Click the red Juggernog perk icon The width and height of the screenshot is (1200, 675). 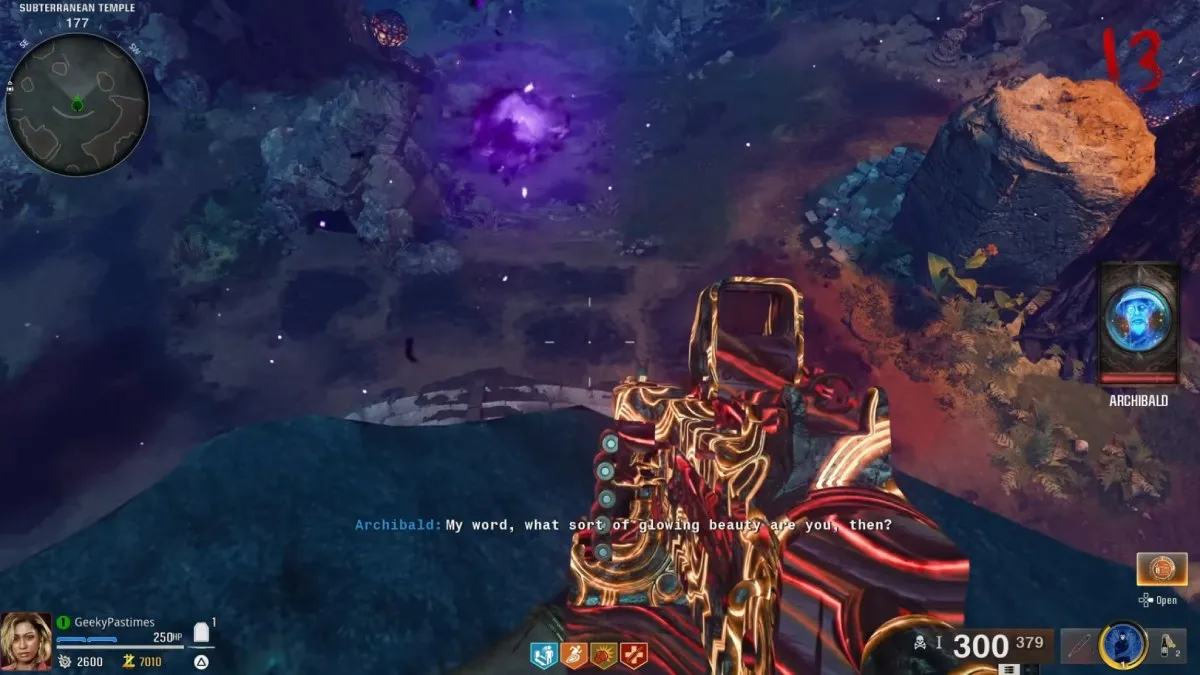tap(634, 655)
